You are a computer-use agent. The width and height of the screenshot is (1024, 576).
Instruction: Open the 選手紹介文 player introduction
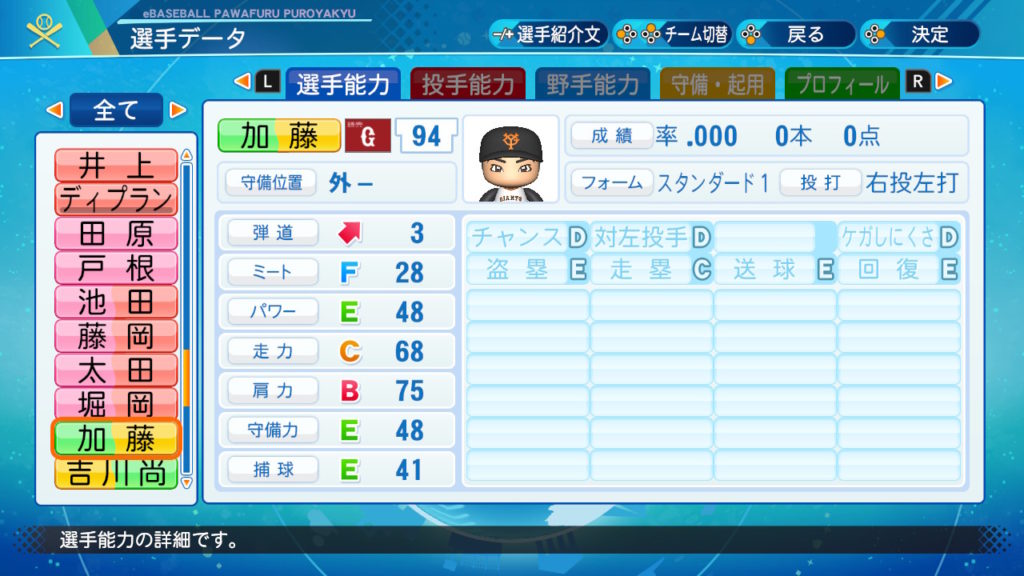point(548,34)
